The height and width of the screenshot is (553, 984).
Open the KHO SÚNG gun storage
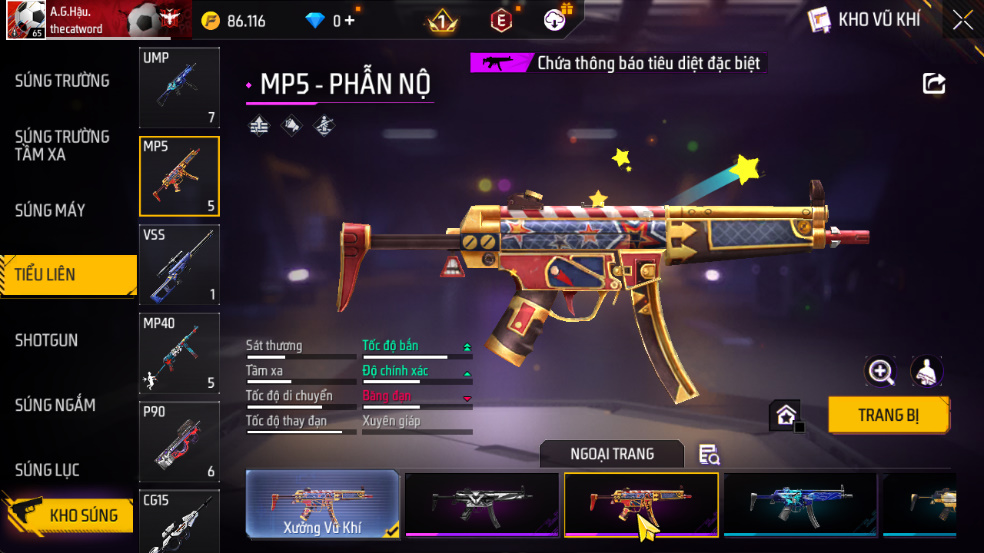coord(70,516)
